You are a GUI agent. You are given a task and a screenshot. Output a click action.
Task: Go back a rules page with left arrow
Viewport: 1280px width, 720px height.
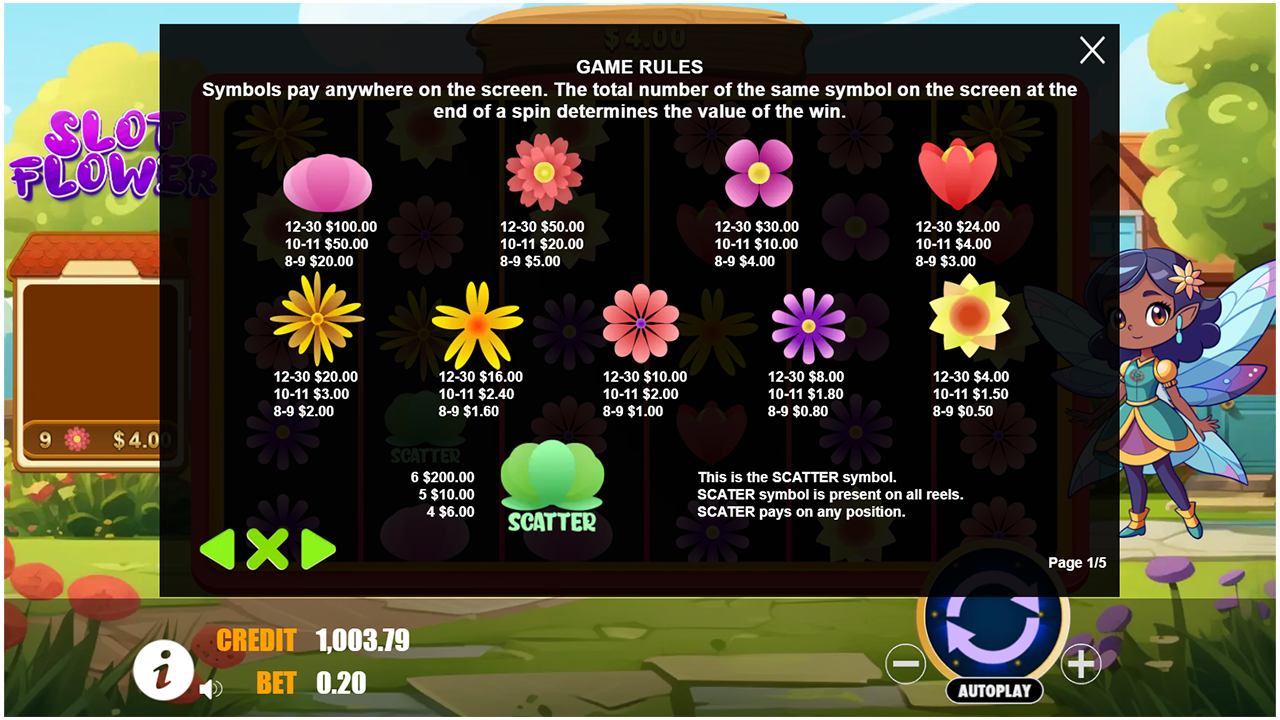[219, 550]
